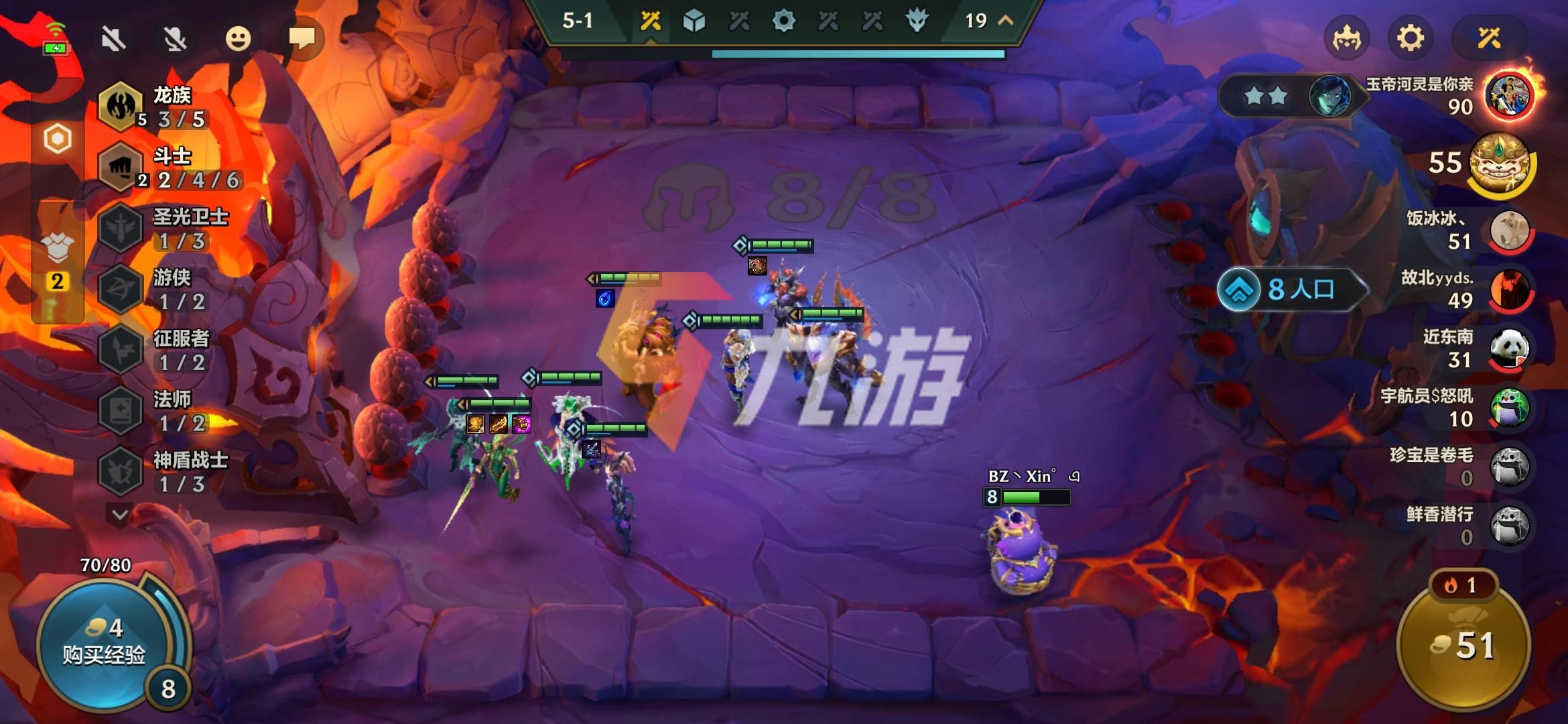Click 近东南's panda player avatar
The height and width of the screenshot is (724, 1568).
[1510, 349]
